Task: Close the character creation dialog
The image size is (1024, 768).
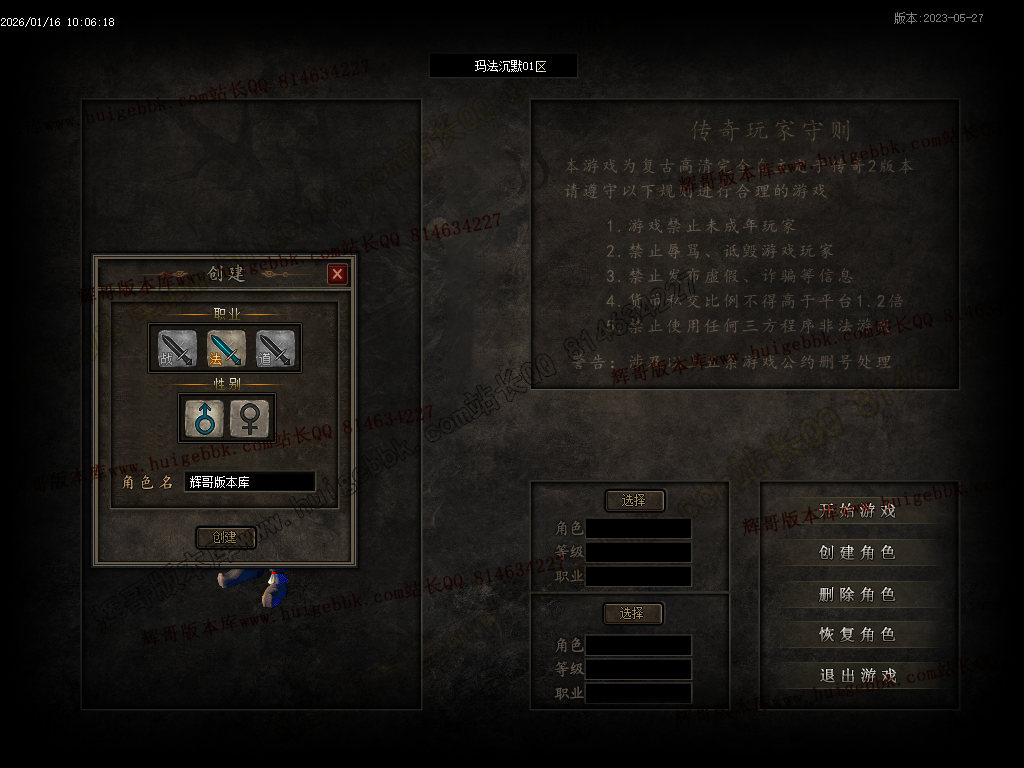Action: tap(338, 274)
